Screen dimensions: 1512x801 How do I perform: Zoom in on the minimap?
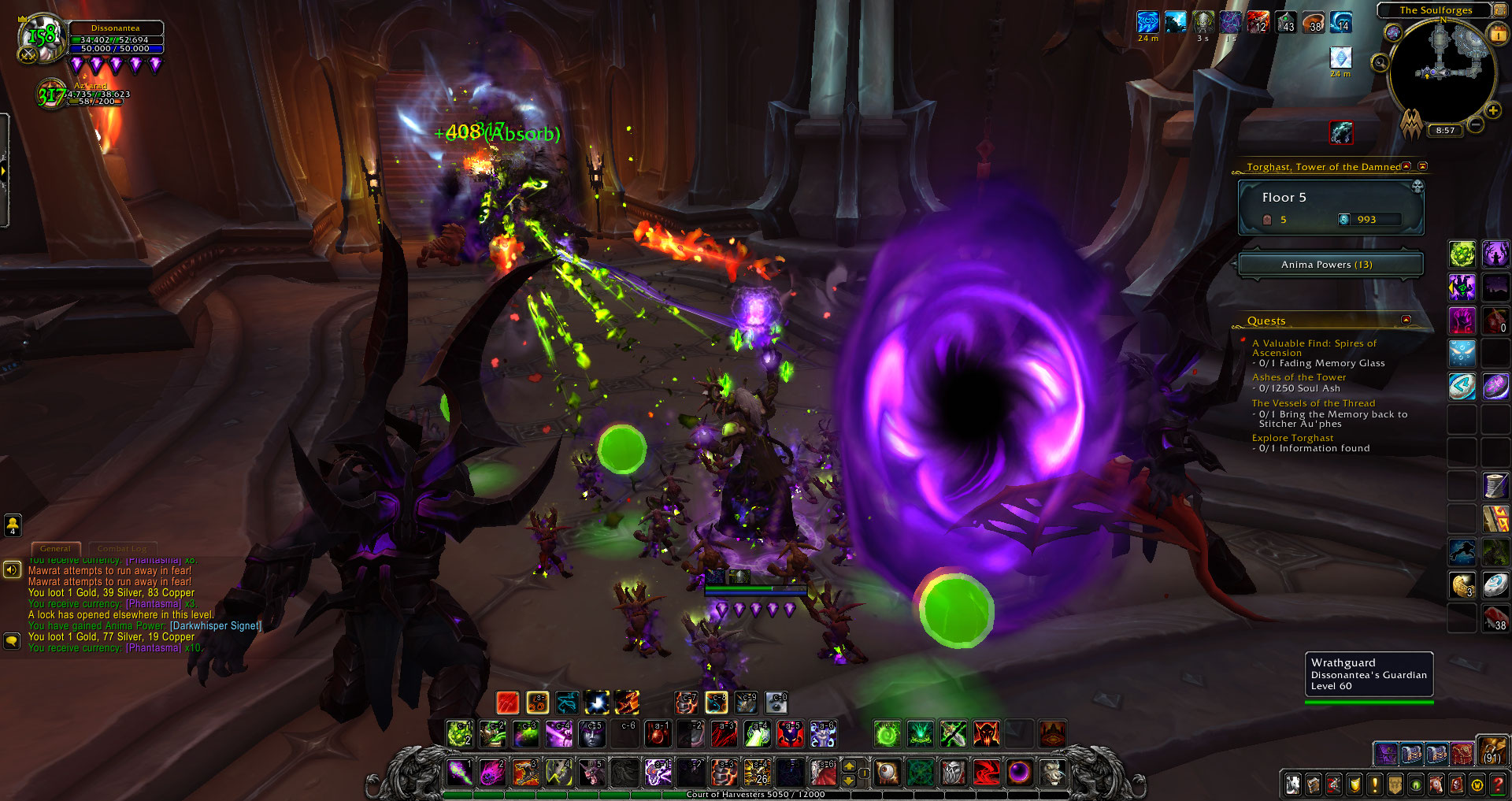click(1492, 111)
